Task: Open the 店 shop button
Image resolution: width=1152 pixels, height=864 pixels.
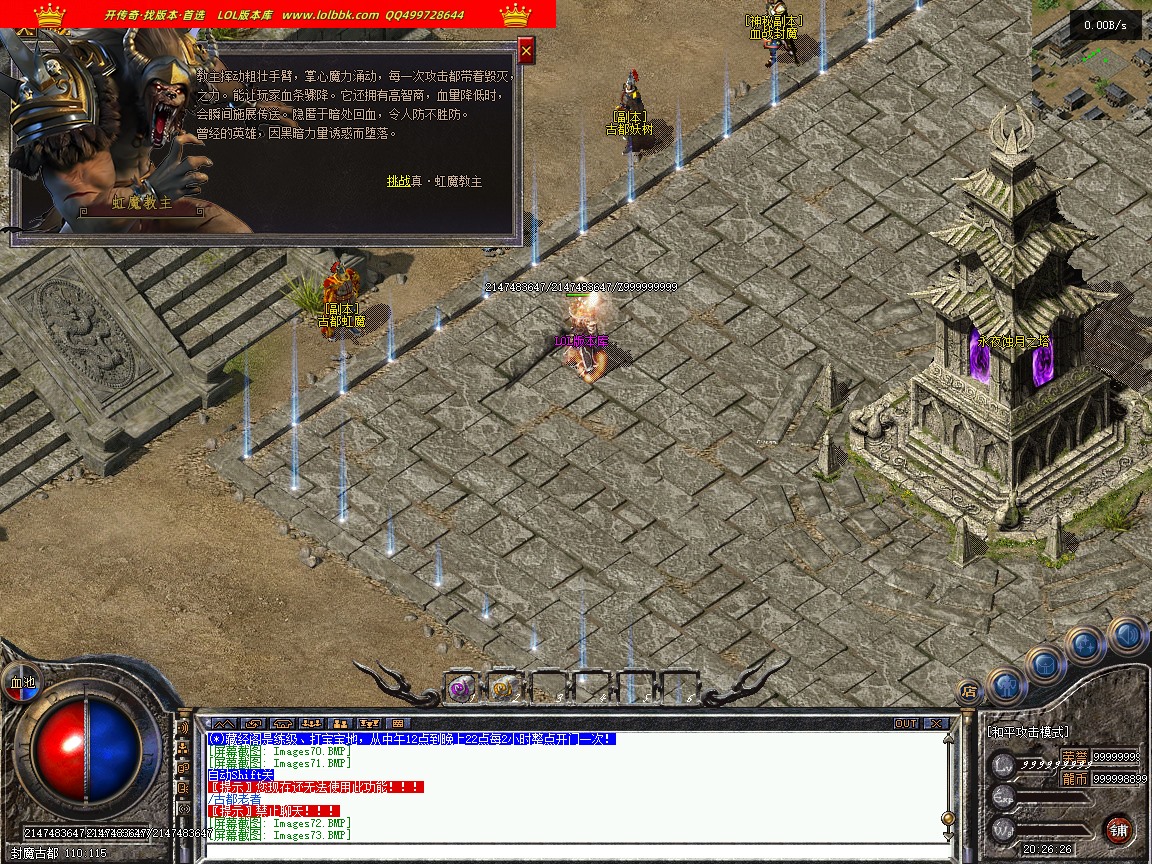Action: click(x=968, y=690)
